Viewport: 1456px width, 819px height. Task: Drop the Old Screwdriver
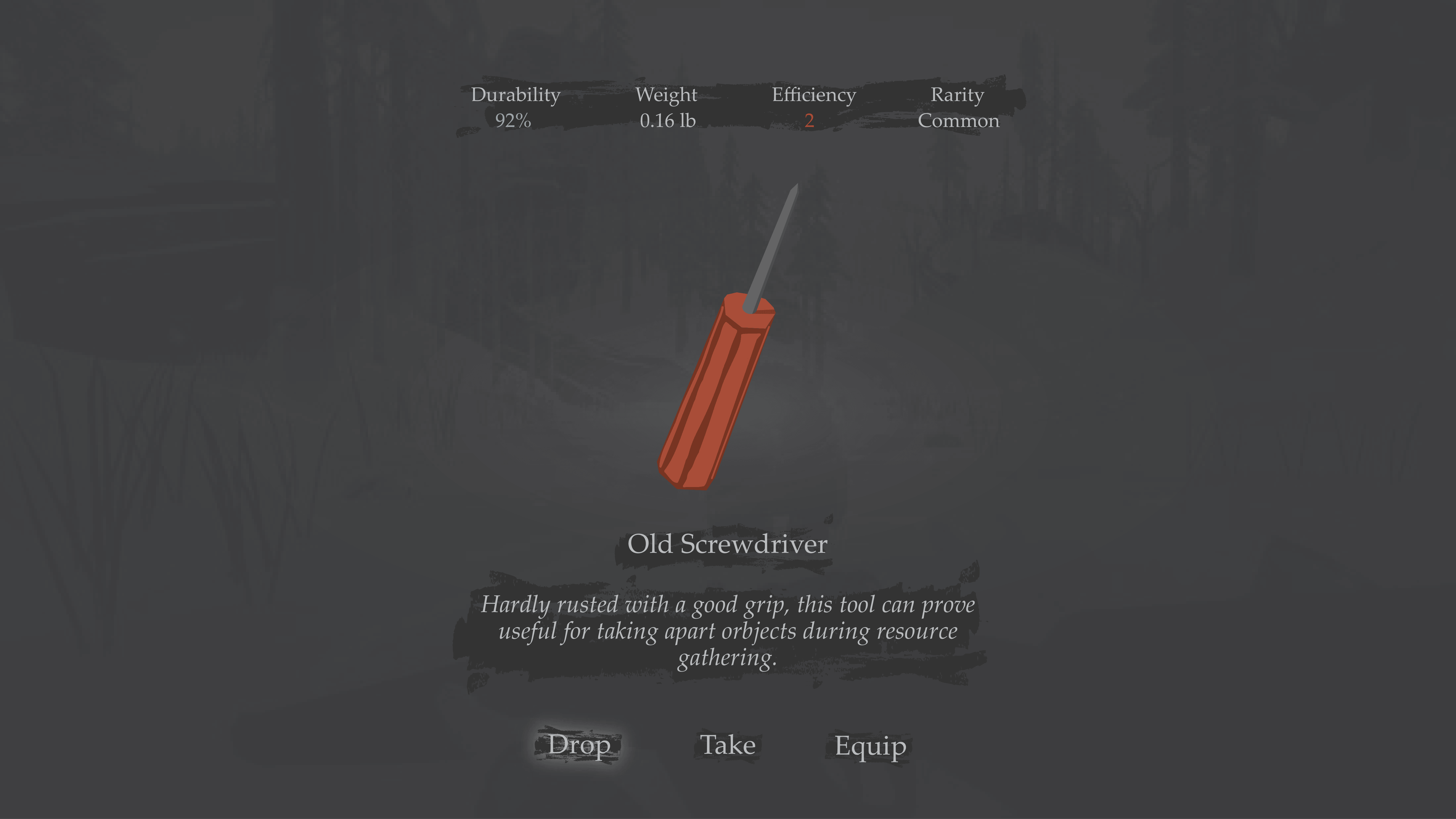(x=579, y=745)
